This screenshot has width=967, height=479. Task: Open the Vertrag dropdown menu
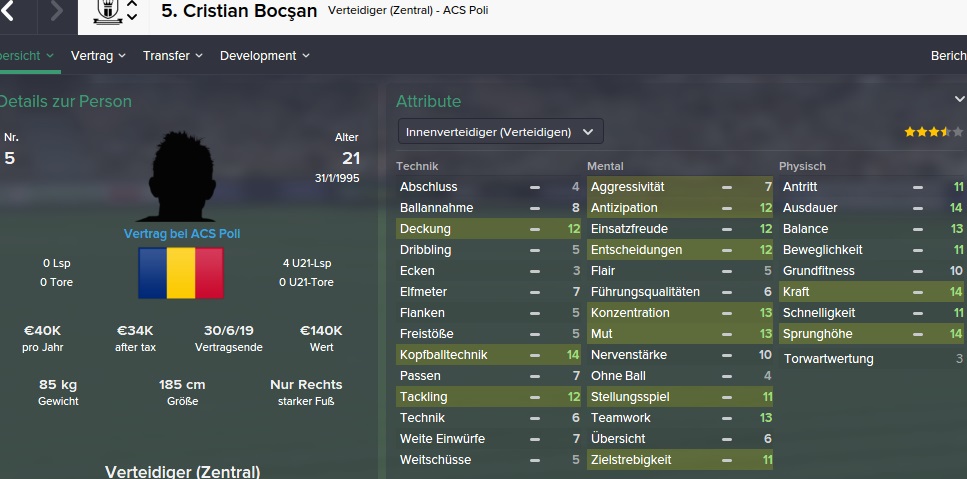[x=98, y=56]
